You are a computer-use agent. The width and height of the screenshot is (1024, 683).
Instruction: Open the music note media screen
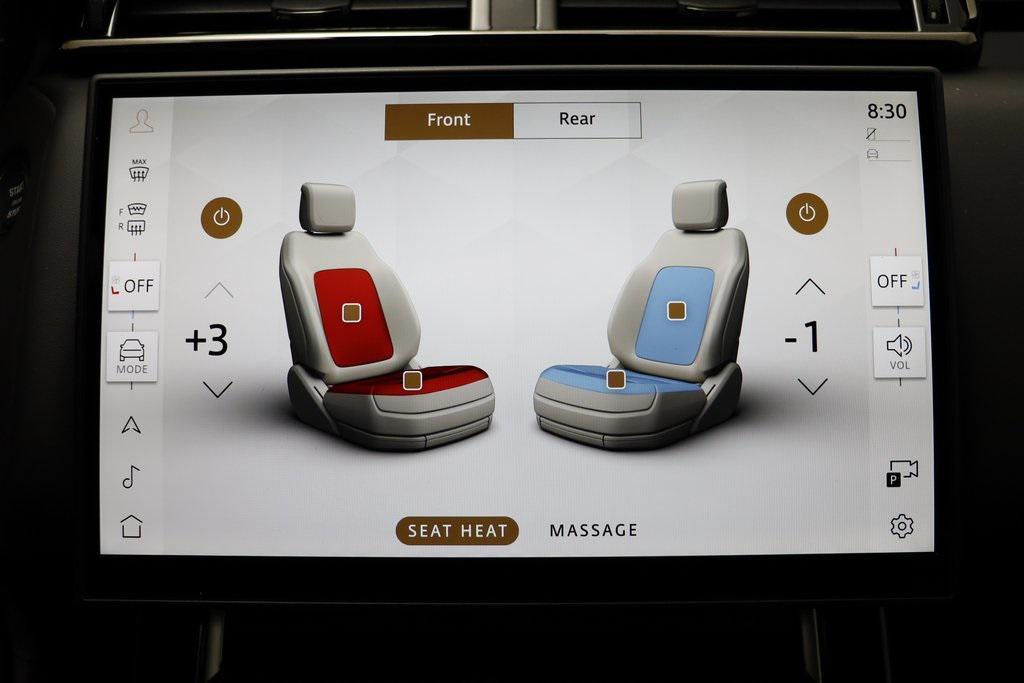(x=131, y=477)
